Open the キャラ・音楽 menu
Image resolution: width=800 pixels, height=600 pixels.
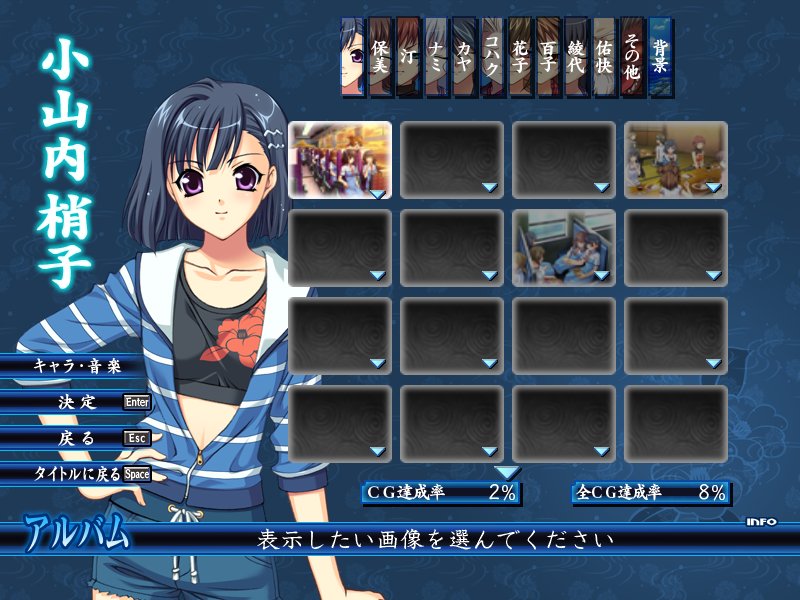76,366
